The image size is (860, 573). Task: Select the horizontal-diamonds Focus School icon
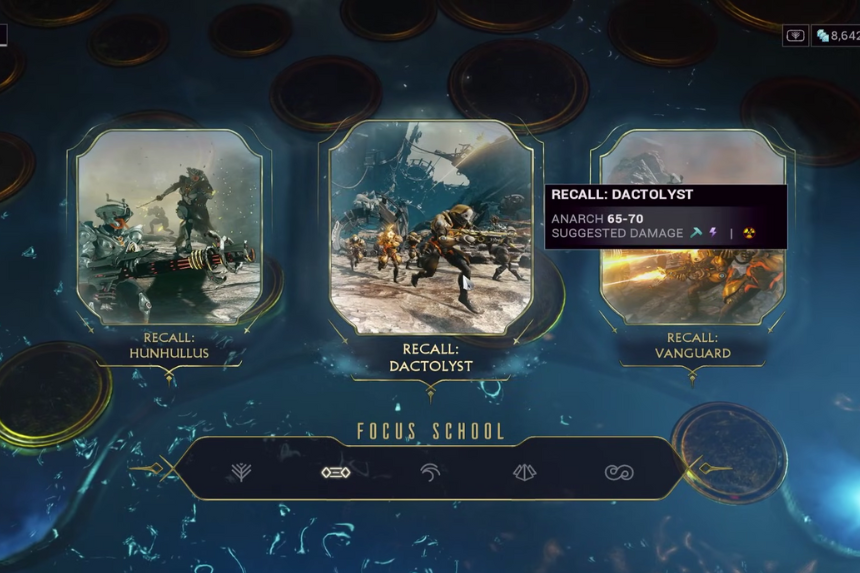[x=335, y=472]
